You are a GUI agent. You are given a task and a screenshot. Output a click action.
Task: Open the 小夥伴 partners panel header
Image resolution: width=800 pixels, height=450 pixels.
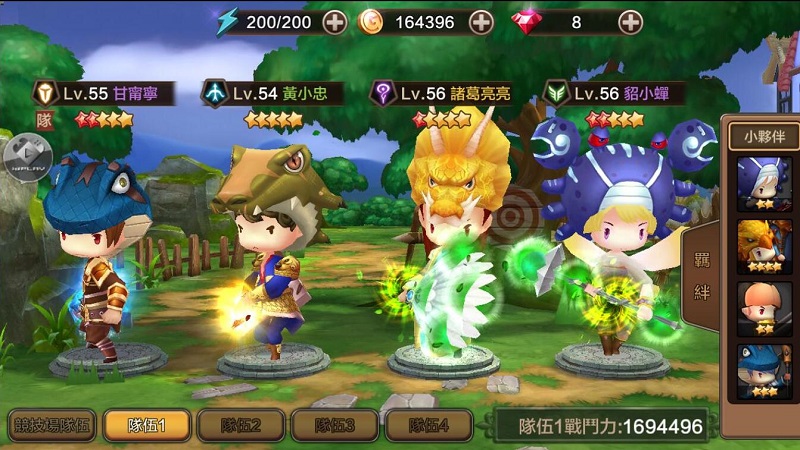pyautogui.click(x=764, y=136)
